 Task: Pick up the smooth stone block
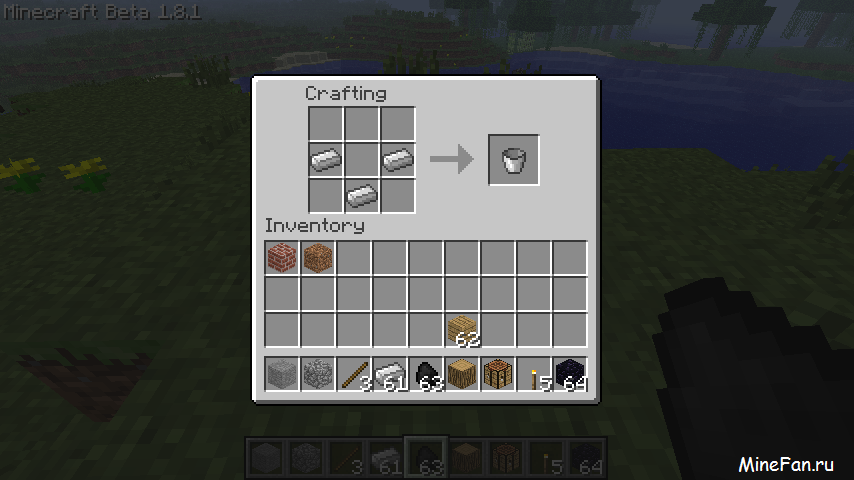(x=282, y=375)
